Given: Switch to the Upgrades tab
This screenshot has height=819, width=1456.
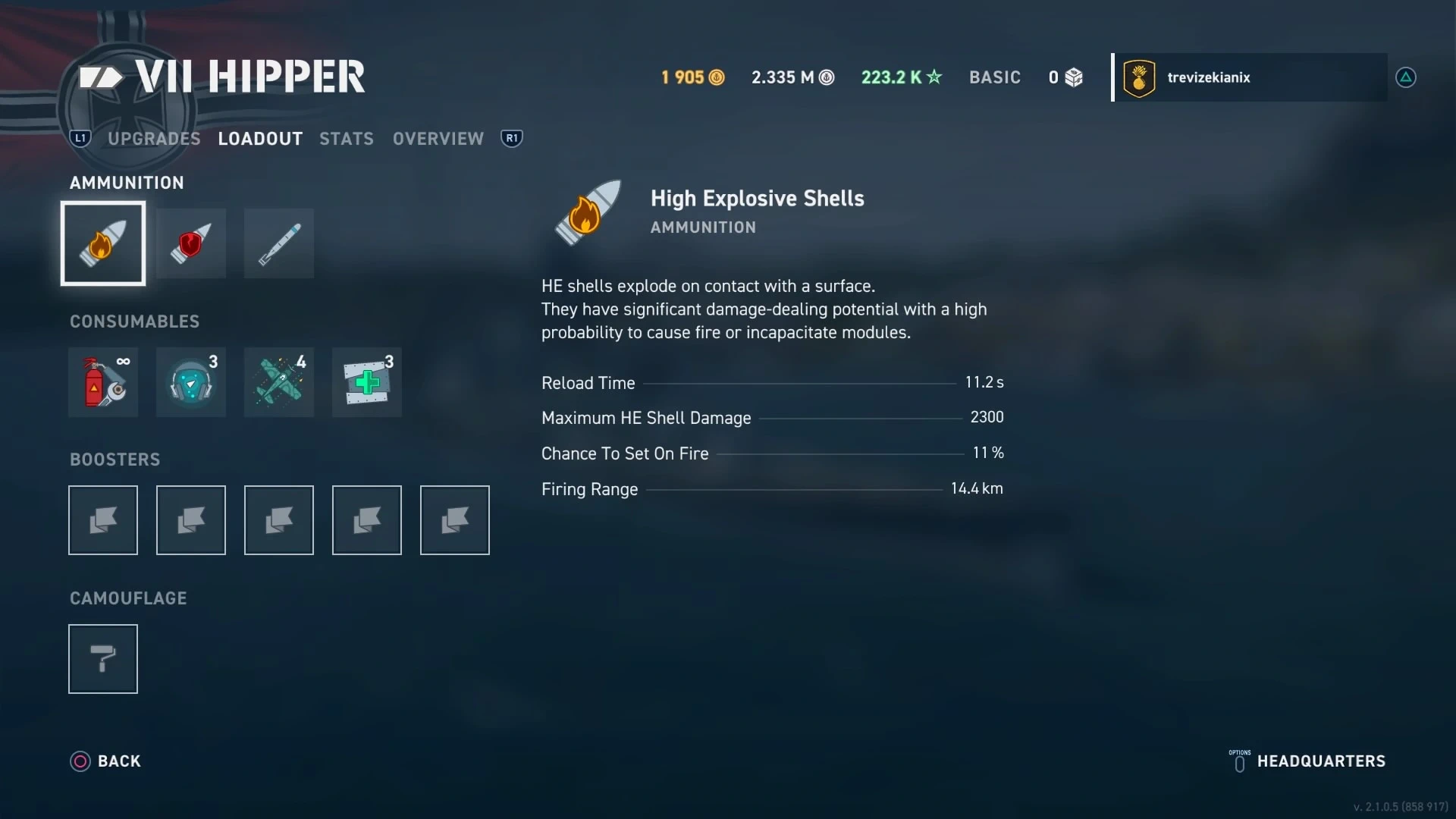Looking at the screenshot, I should pos(154,139).
